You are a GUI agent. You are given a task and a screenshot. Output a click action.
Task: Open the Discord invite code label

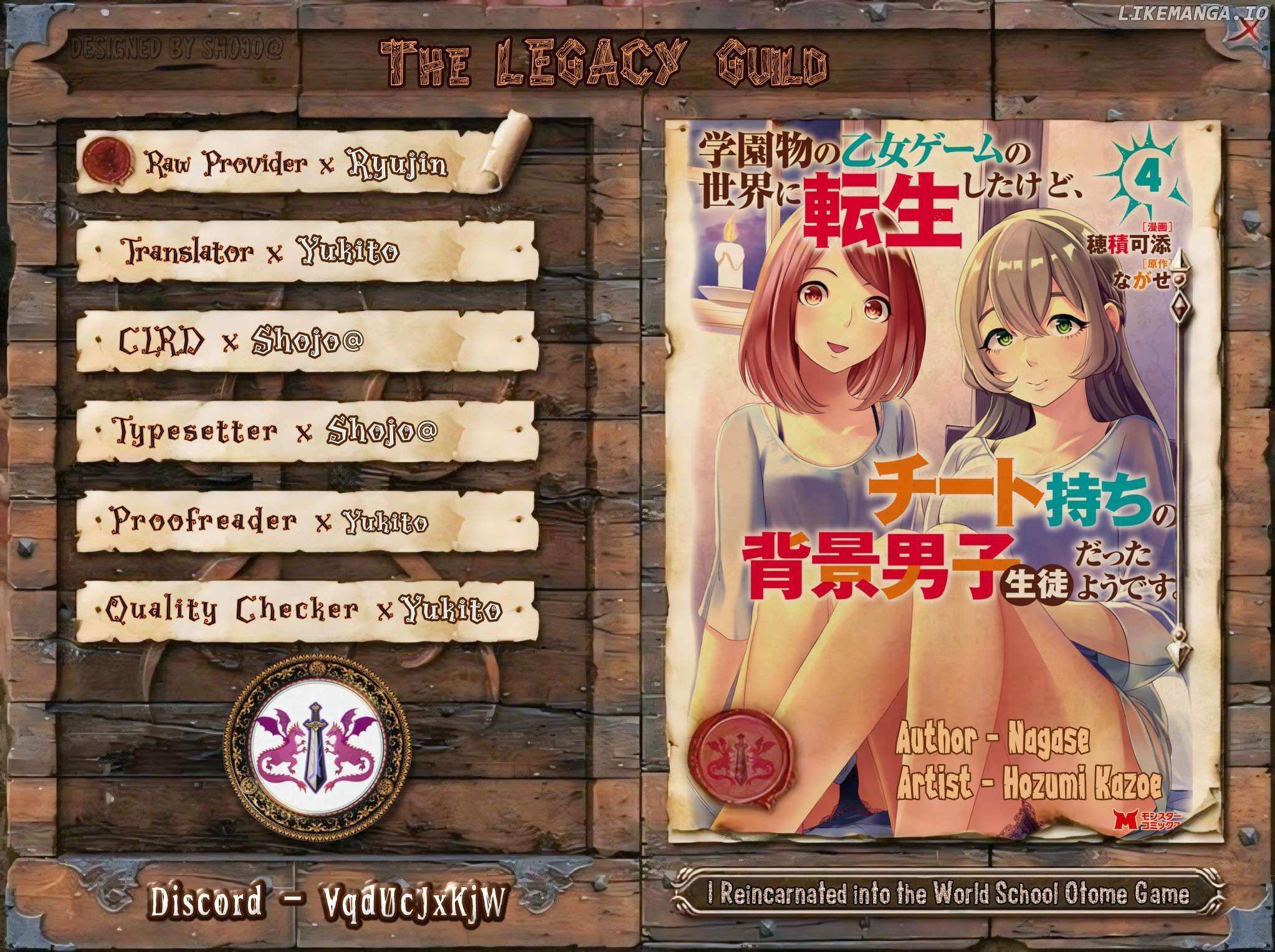(326, 902)
